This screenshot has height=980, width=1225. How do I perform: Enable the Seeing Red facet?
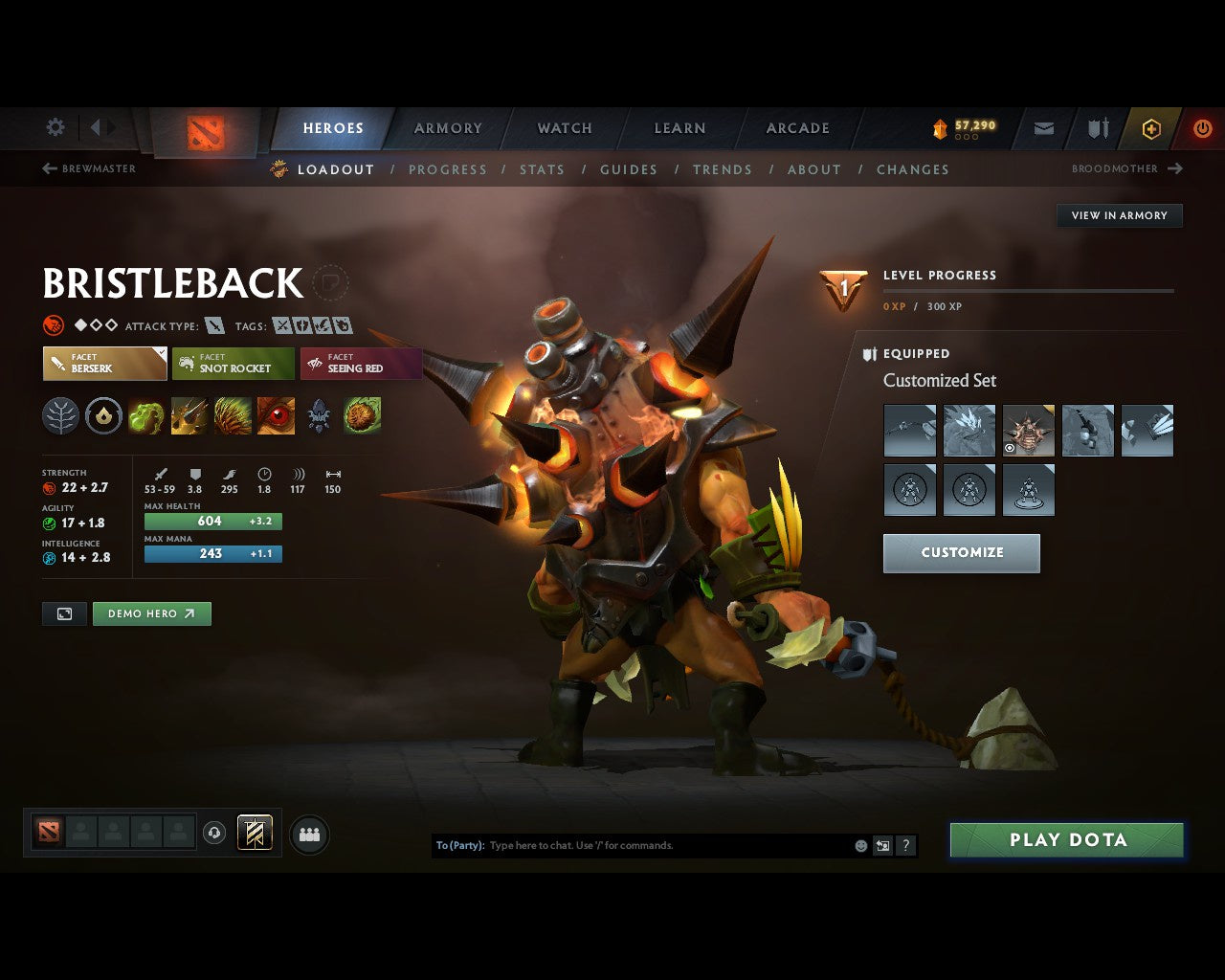click(x=362, y=364)
